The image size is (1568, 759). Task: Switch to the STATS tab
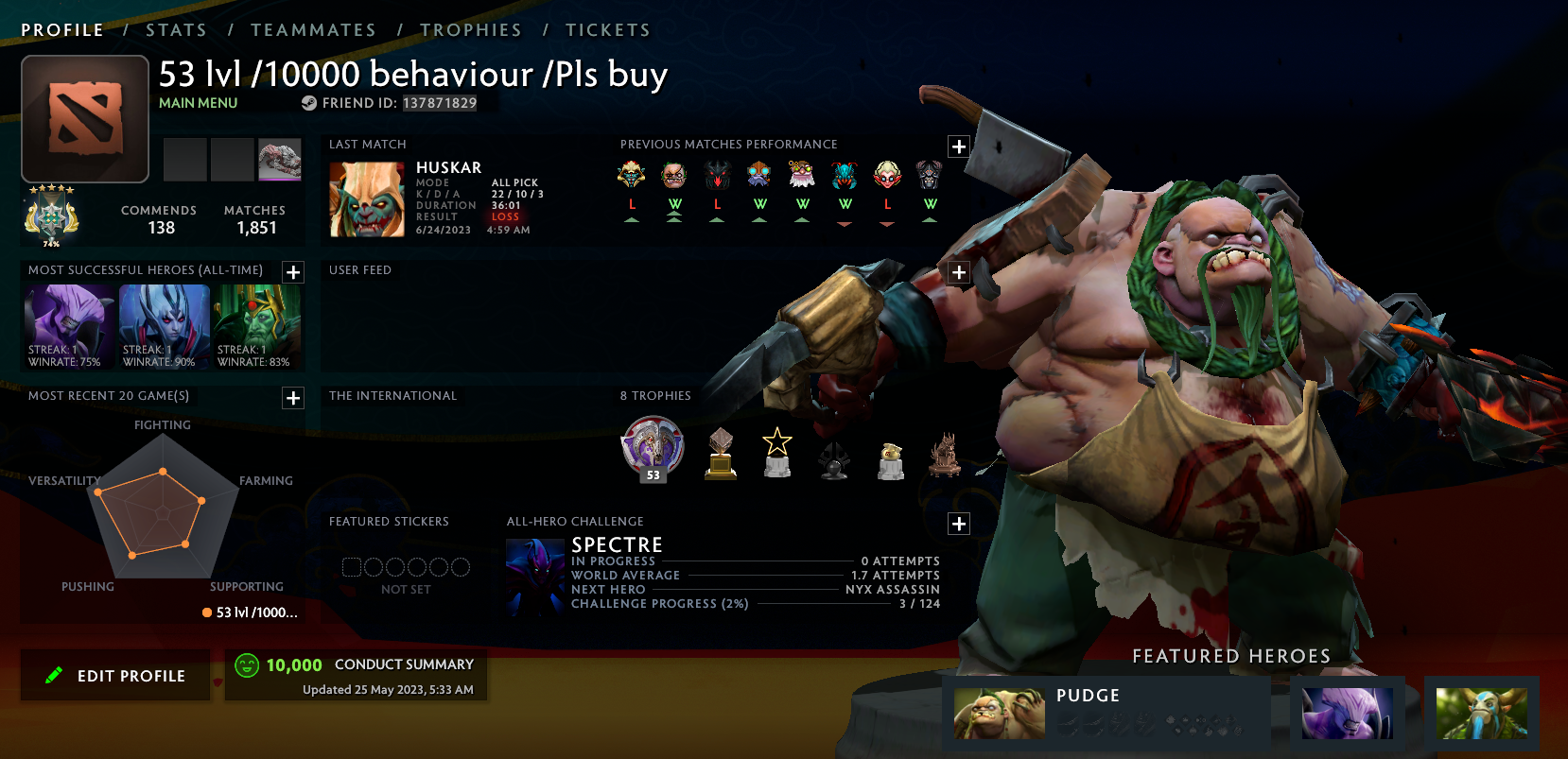pyautogui.click(x=176, y=29)
